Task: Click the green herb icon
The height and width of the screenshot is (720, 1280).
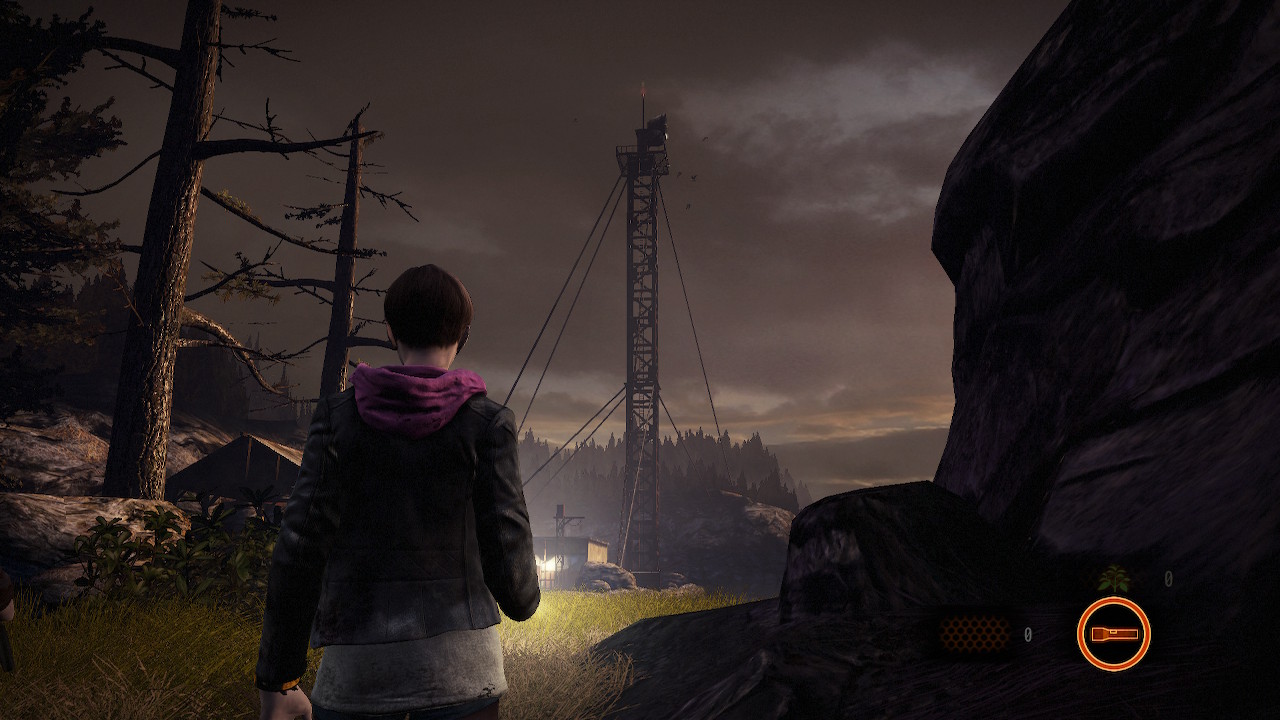Action: pos(1112,578)
